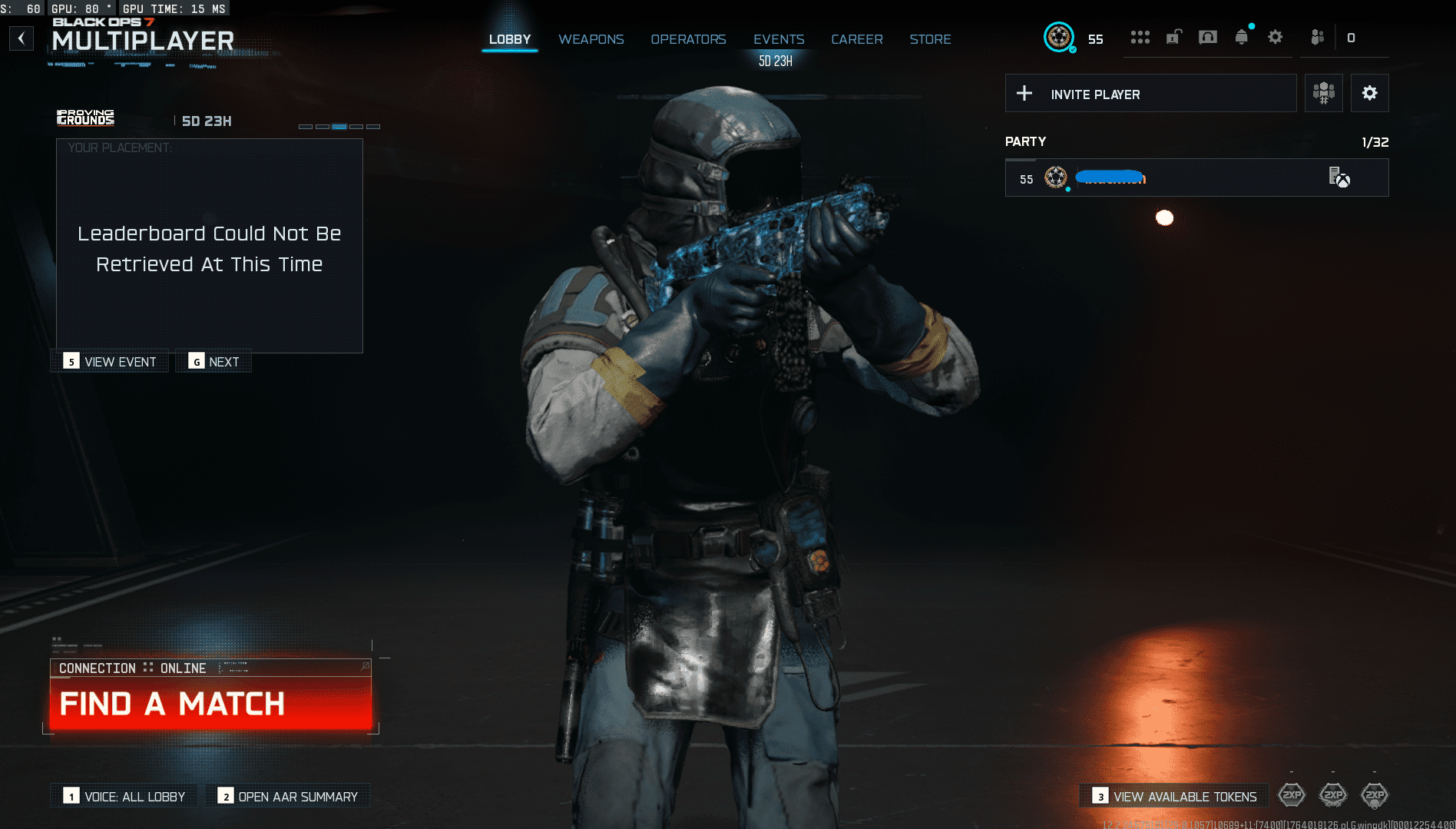
Task: Click the headset voice chat icon
Action: (1207, 36)
